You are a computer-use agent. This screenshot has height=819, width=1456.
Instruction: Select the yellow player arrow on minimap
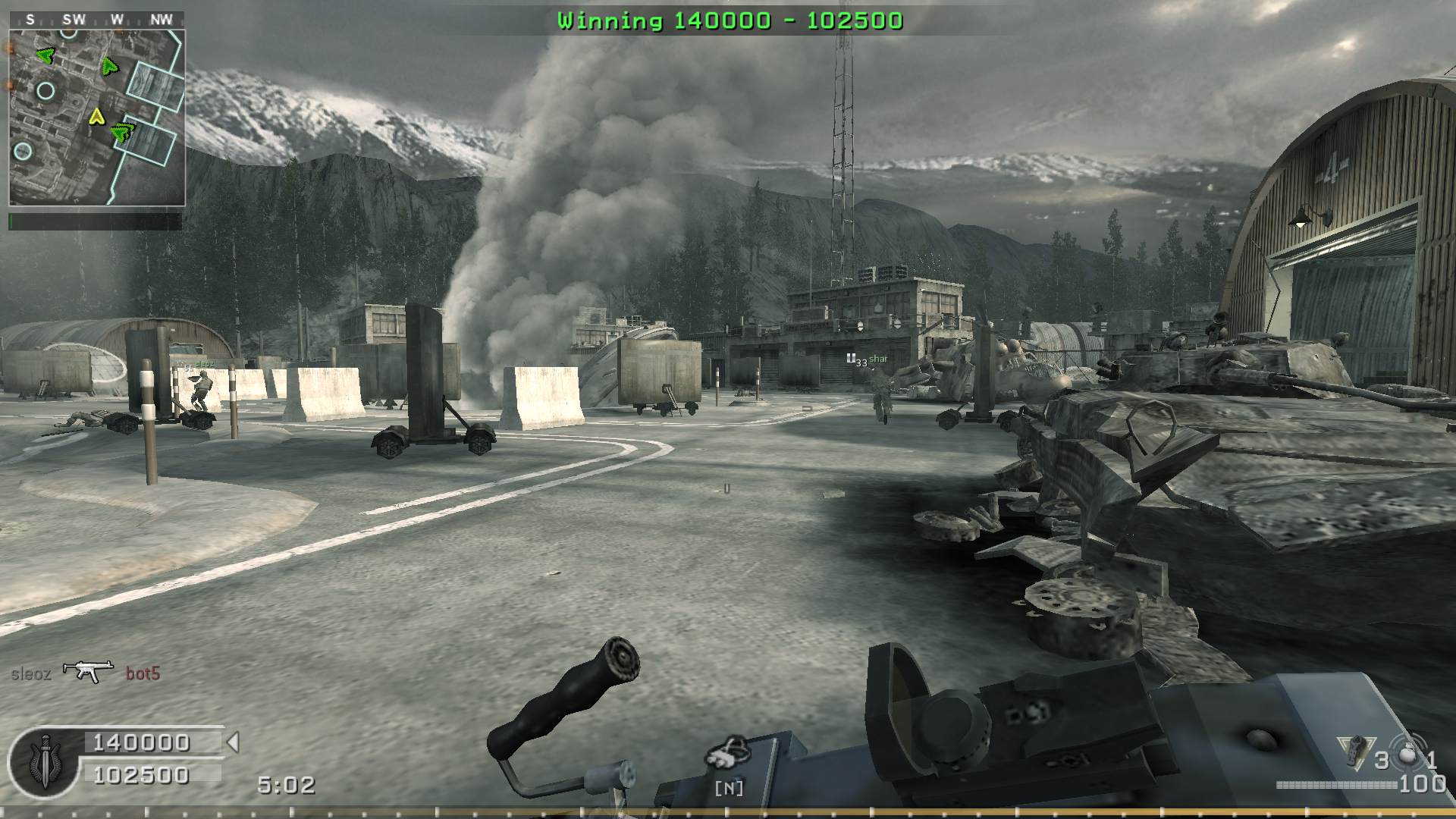pos(96,117)
